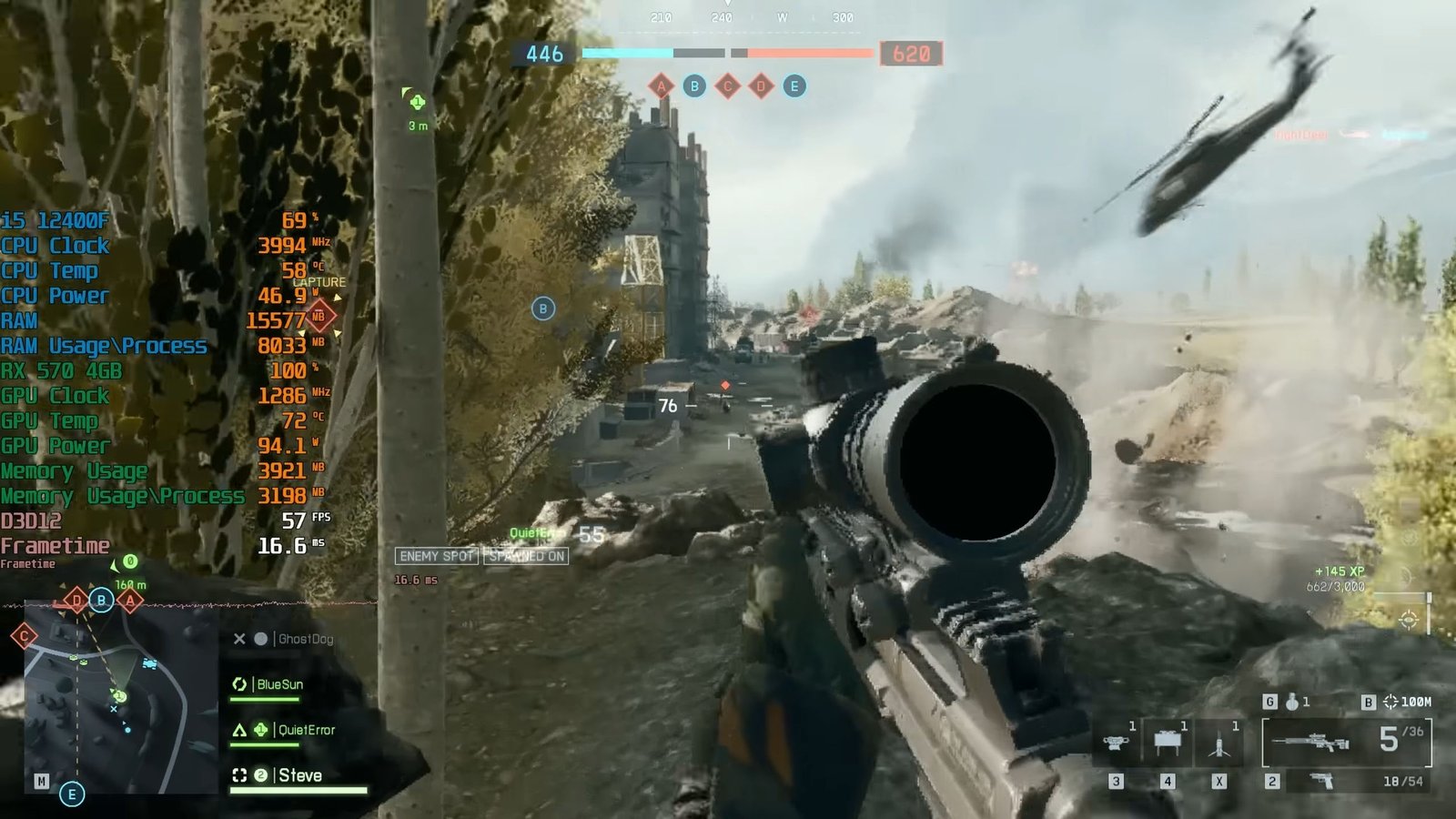Click the objective B marker on the battlefield
The height and width of the screenshot is (819, 1456).
coord(543,309)
